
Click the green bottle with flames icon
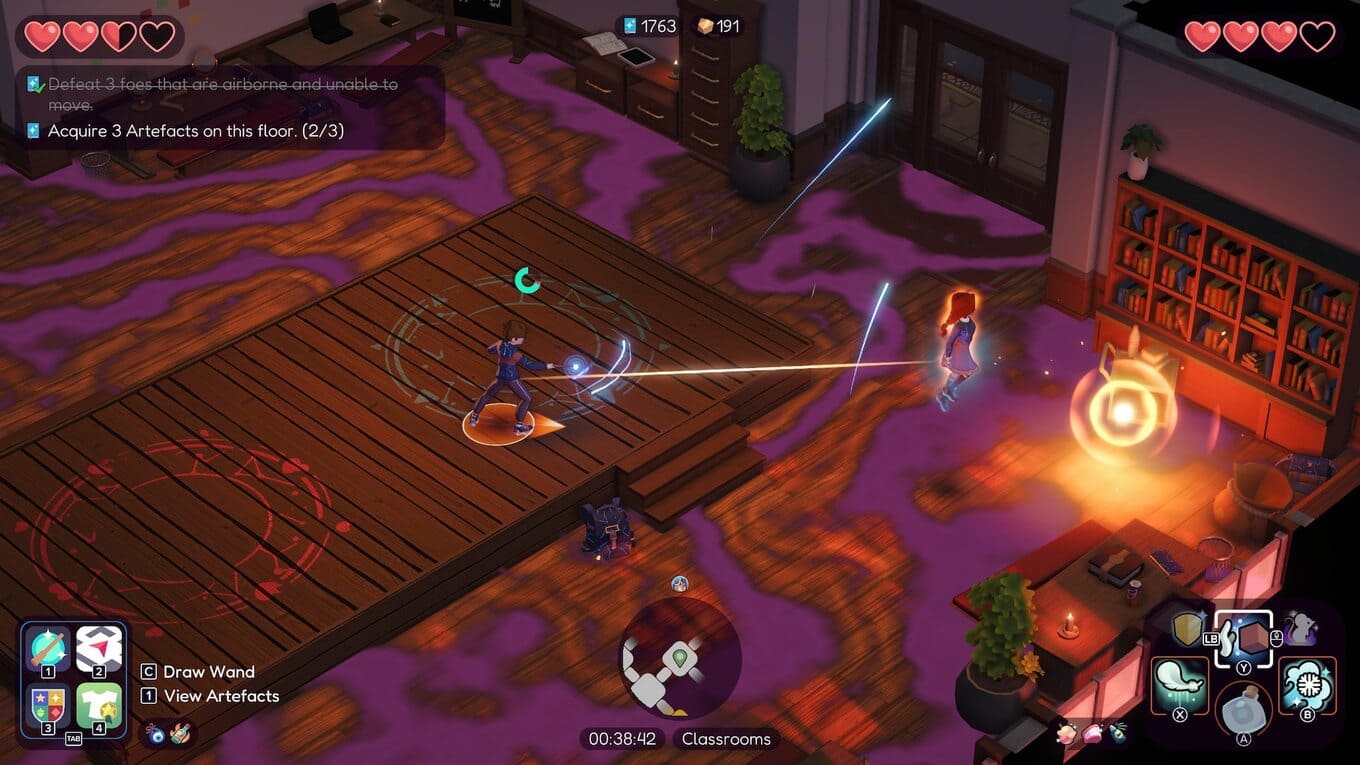[x=180, y=733]
